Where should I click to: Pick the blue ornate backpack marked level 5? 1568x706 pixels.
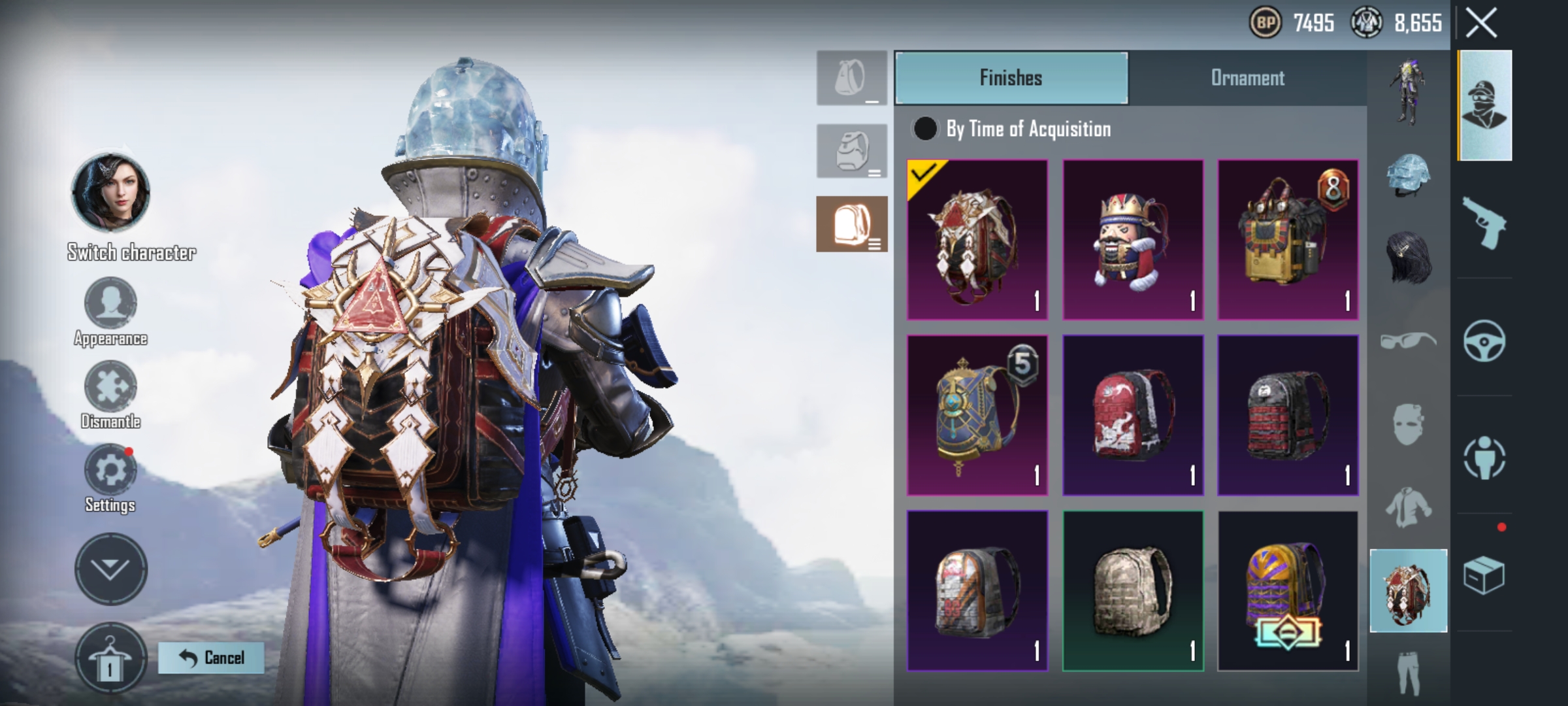pos(977,415)
